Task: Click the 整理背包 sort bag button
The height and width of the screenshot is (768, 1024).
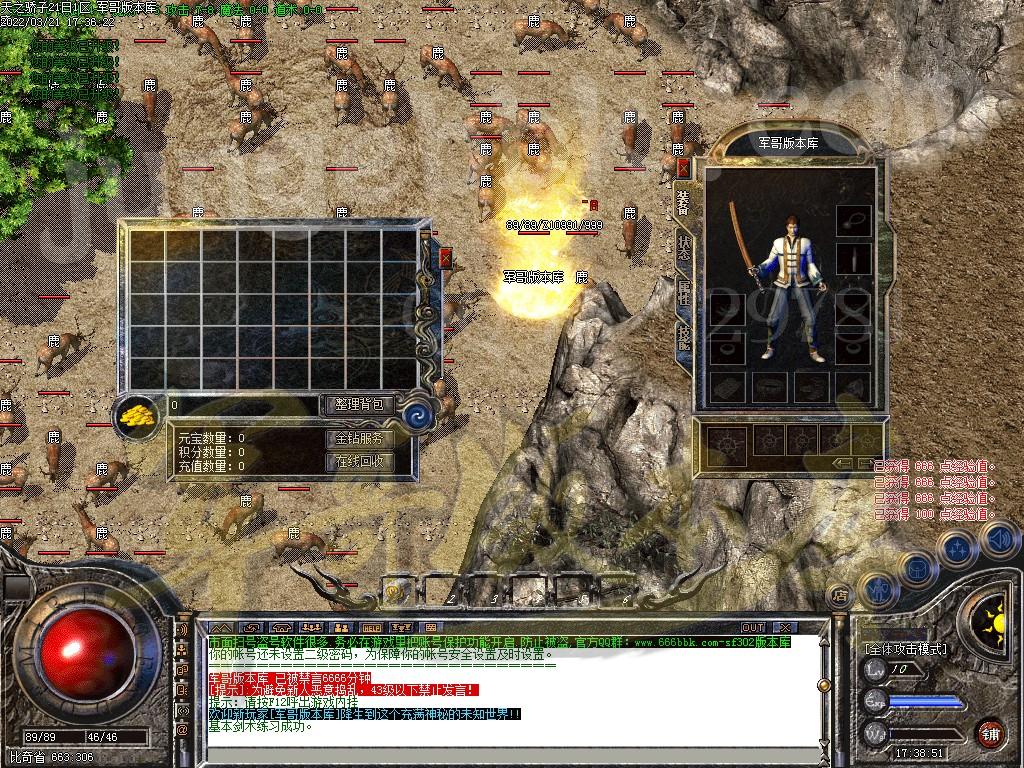Action: click(x=358, y=404)
